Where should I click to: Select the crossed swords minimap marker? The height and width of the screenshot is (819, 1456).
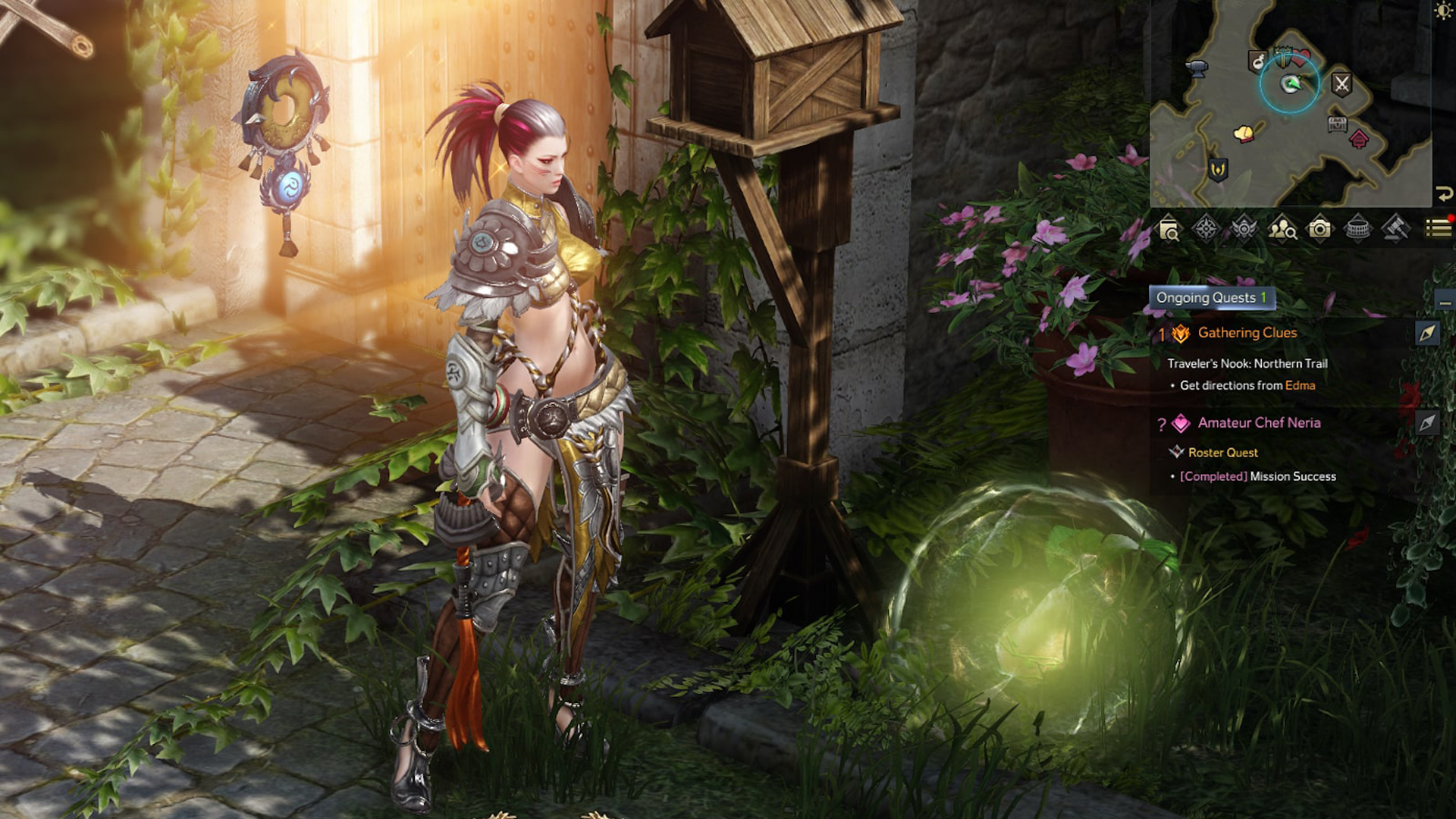tap(1341, 83)
